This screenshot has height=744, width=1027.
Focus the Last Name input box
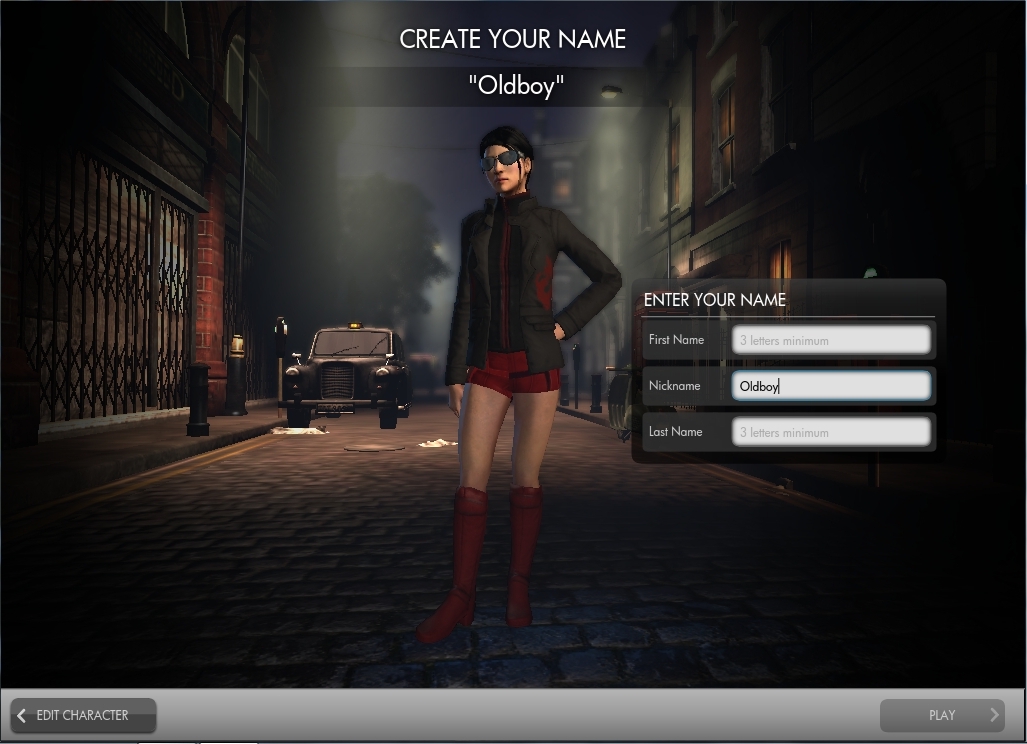point(831,432)
